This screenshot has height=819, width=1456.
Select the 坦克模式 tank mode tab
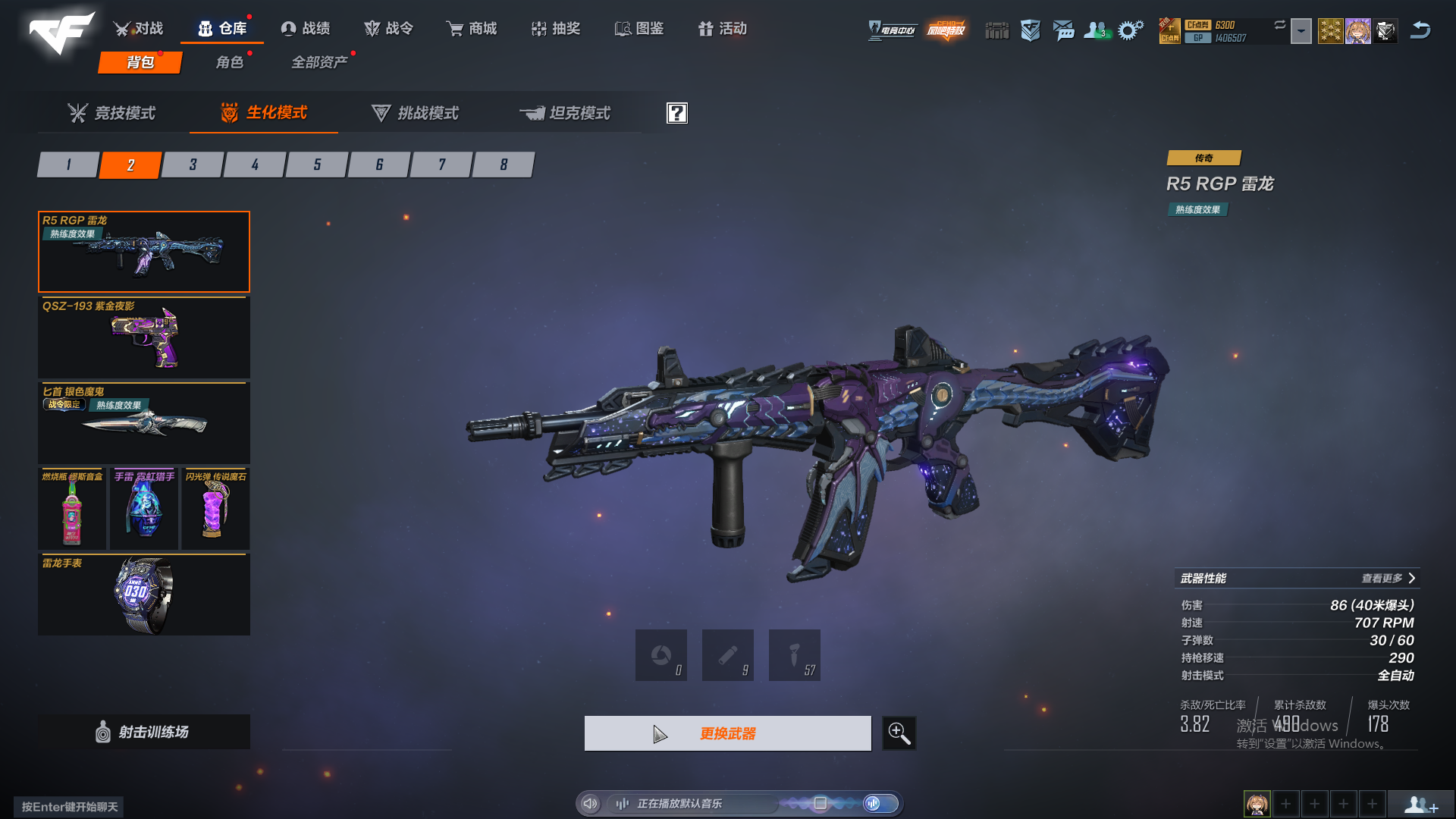coord(565,113)
